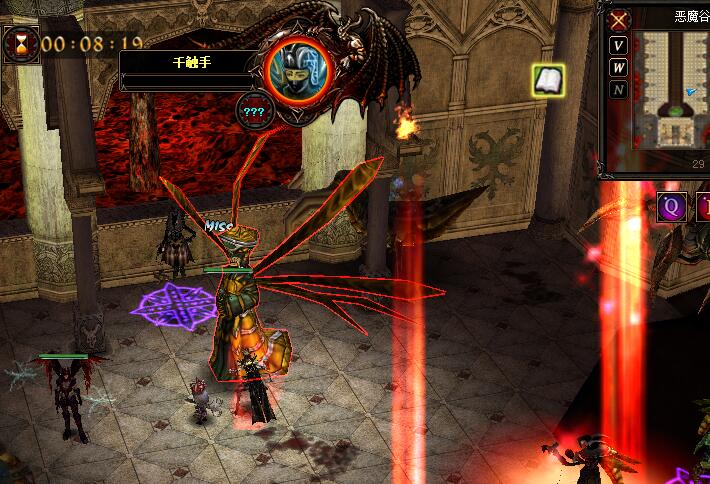Toggle the minimap W button
The image size is (710, 484).
point(619,68)
